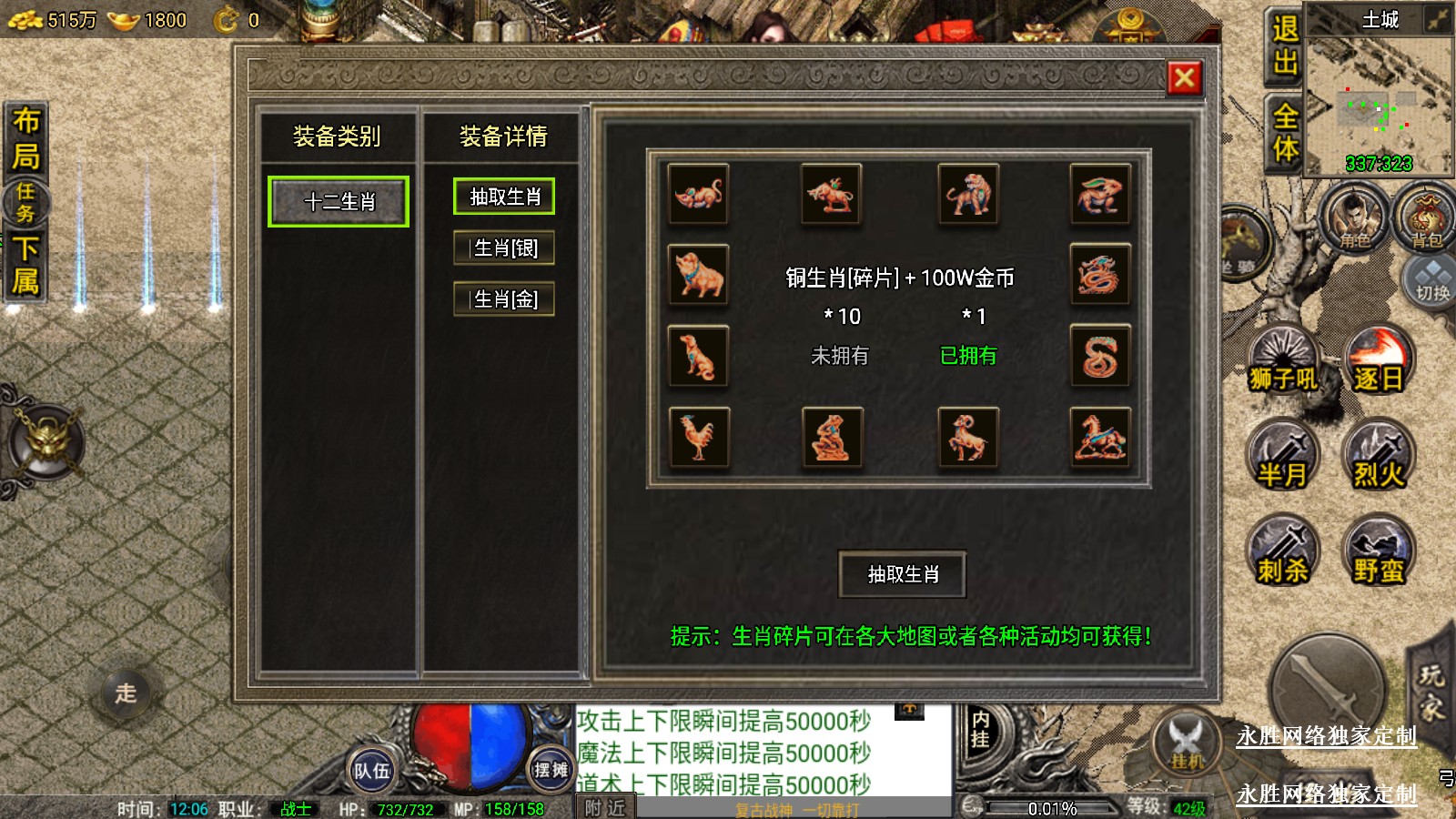Choose the snake zodiac icon
This screenshot has width=1456, height=819.
point(1099,356)
